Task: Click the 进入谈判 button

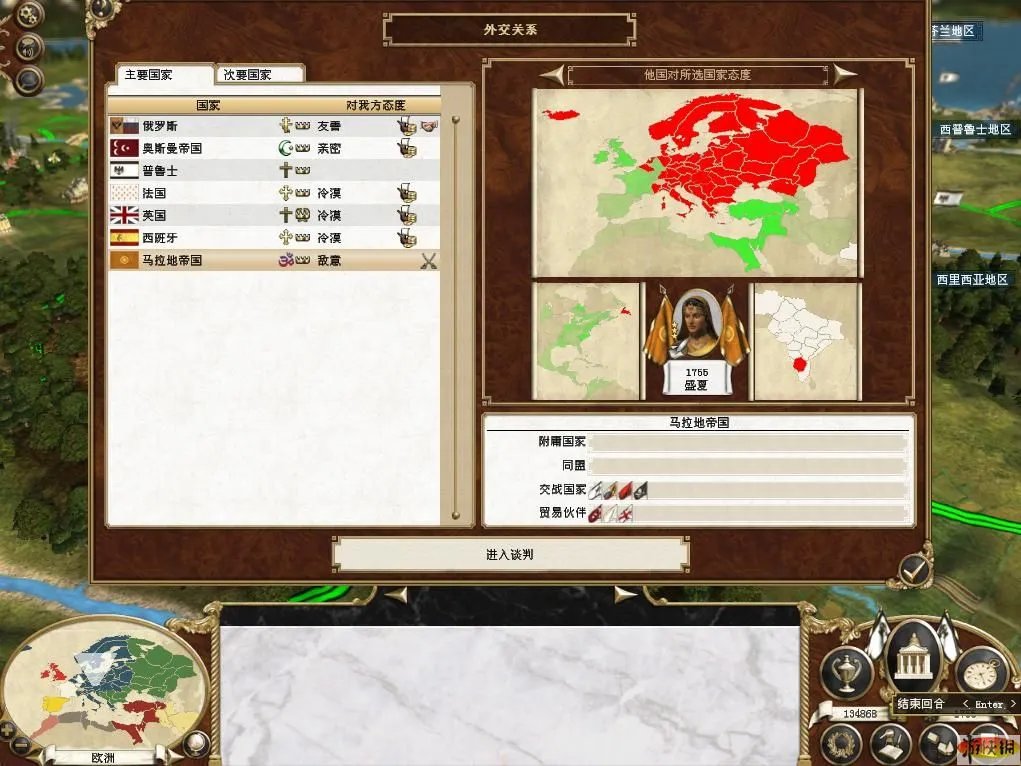Action: click(x=510, y=554)
